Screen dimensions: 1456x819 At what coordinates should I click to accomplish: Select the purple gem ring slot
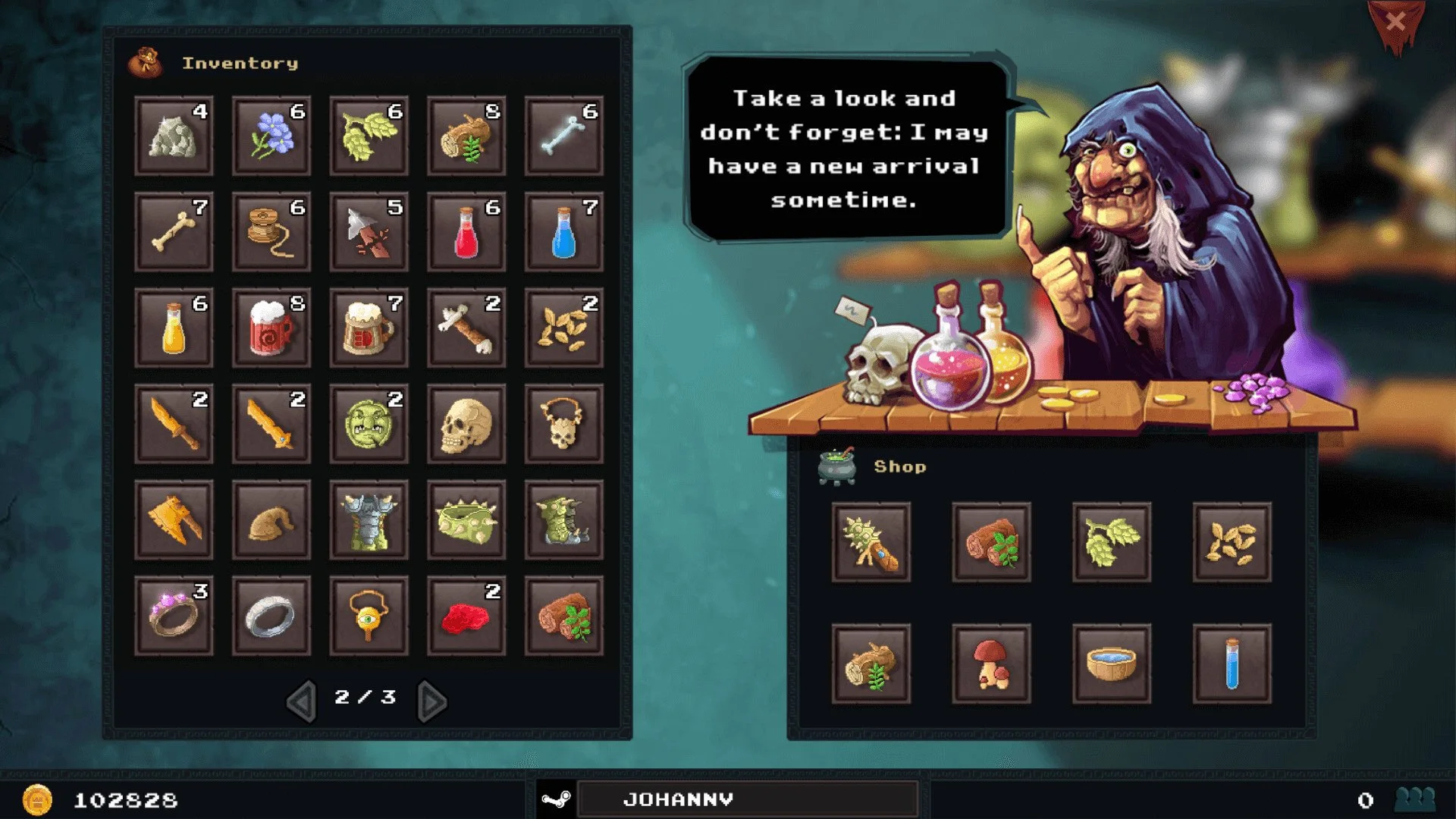pos(174,616)
